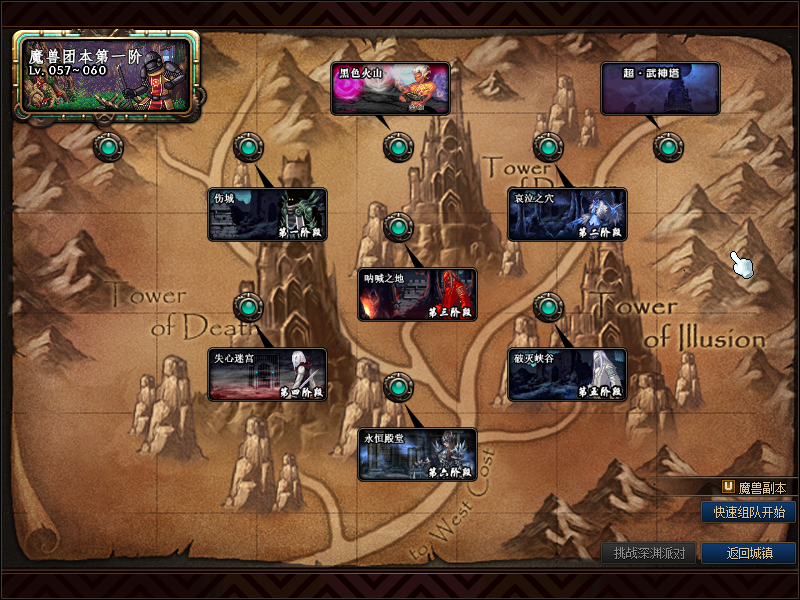Click the 永恒殿堂 sixth stage dungeon

click(417, 454)
